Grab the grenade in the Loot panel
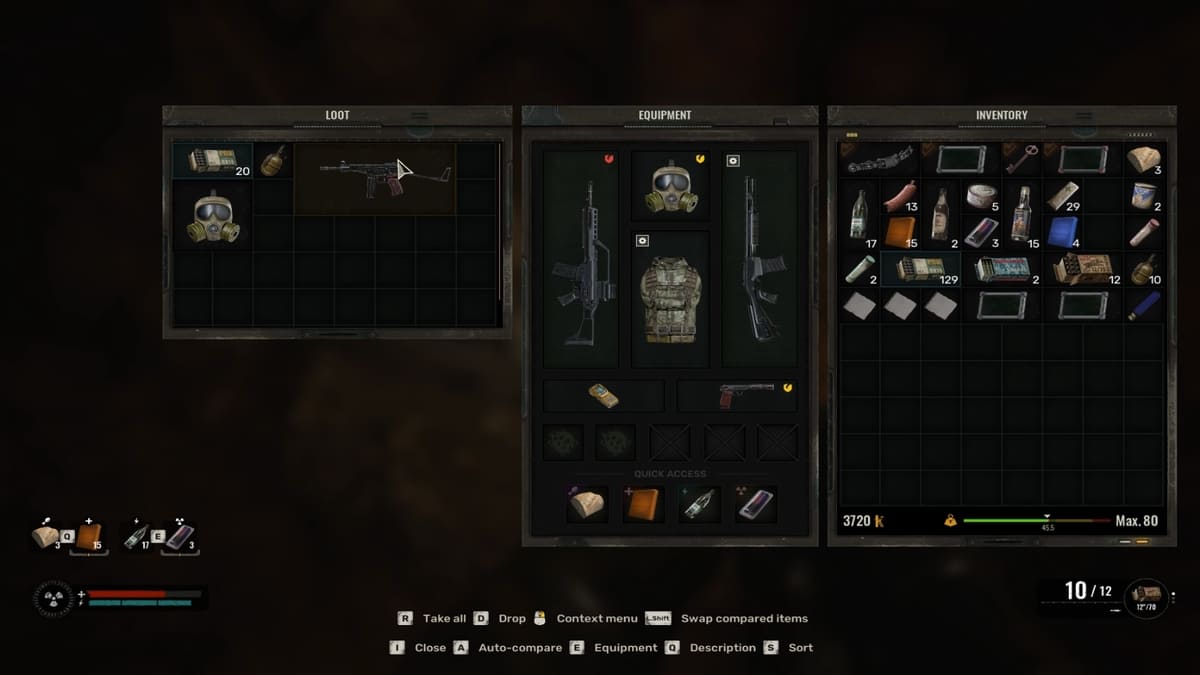This screenshot has height=675, width=1200. click(272, 160)
